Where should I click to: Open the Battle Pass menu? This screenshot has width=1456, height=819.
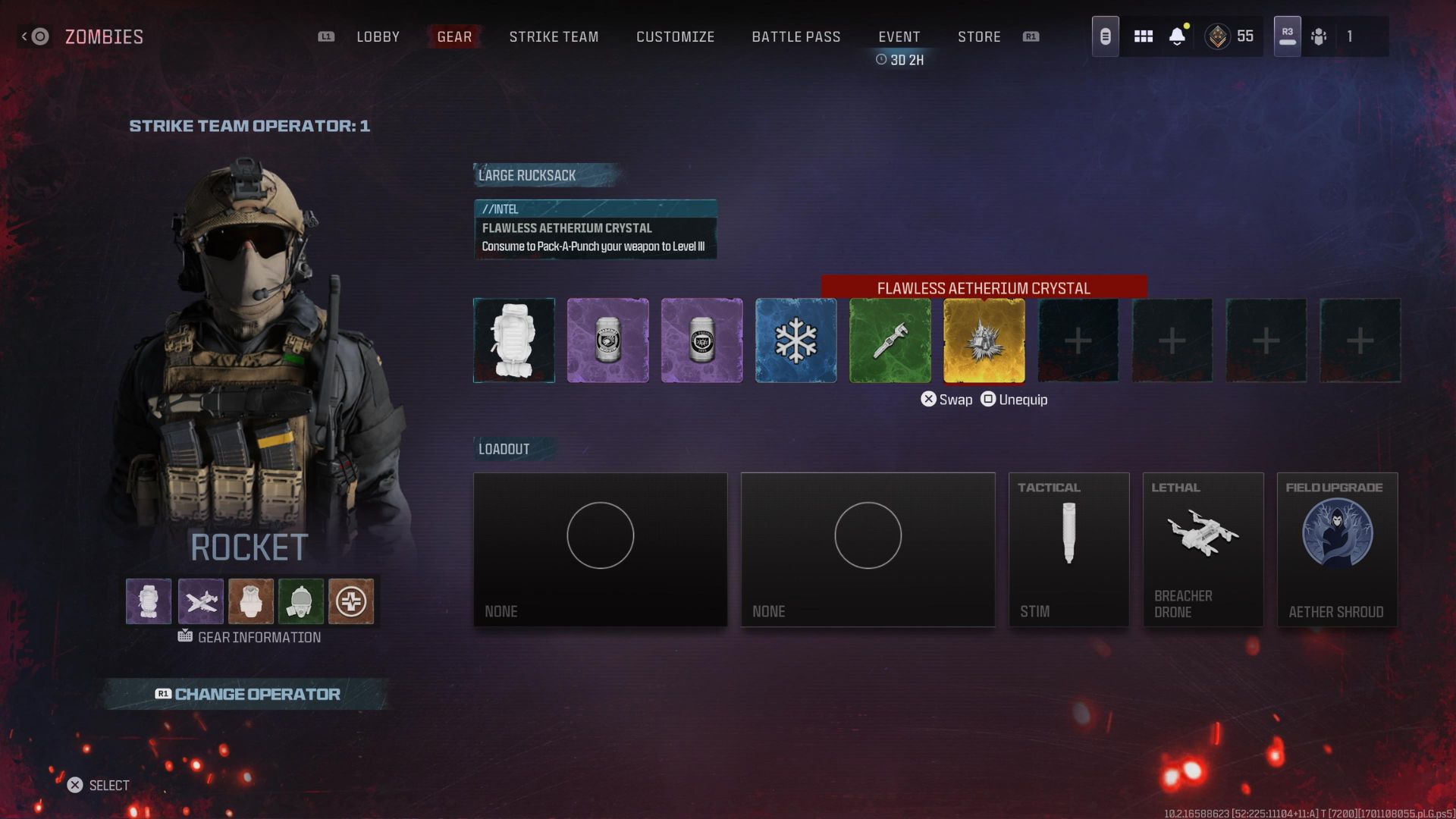pyautogui.click(x=796, y=36)
